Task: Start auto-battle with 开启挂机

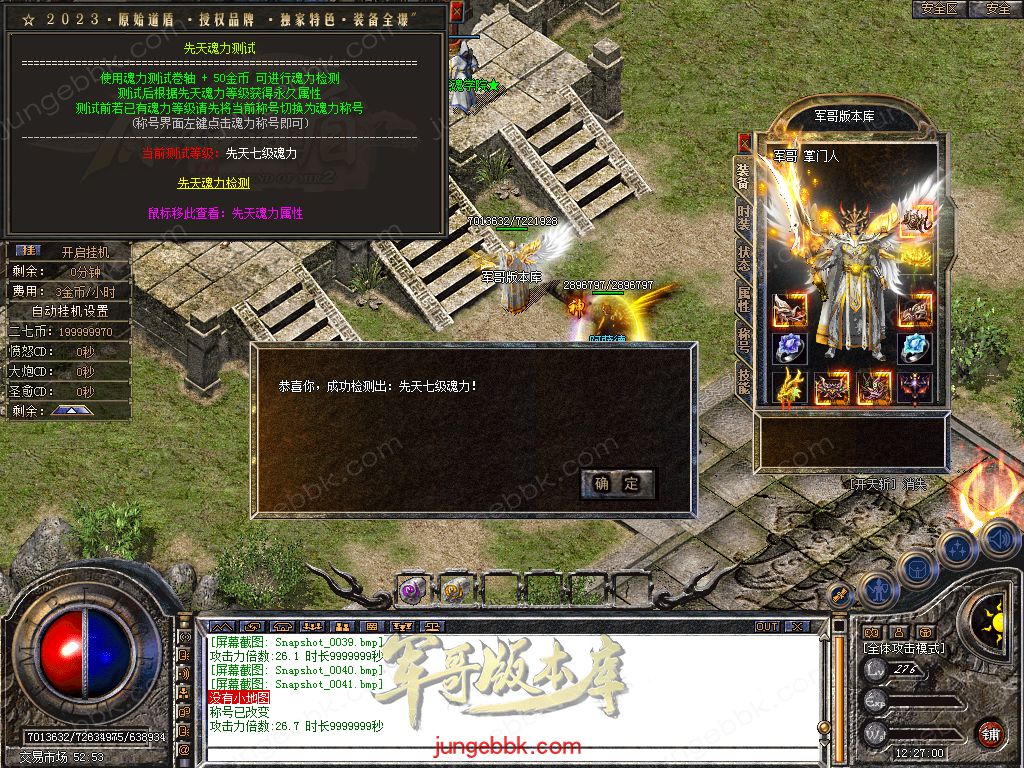Action: pos(84,252)
